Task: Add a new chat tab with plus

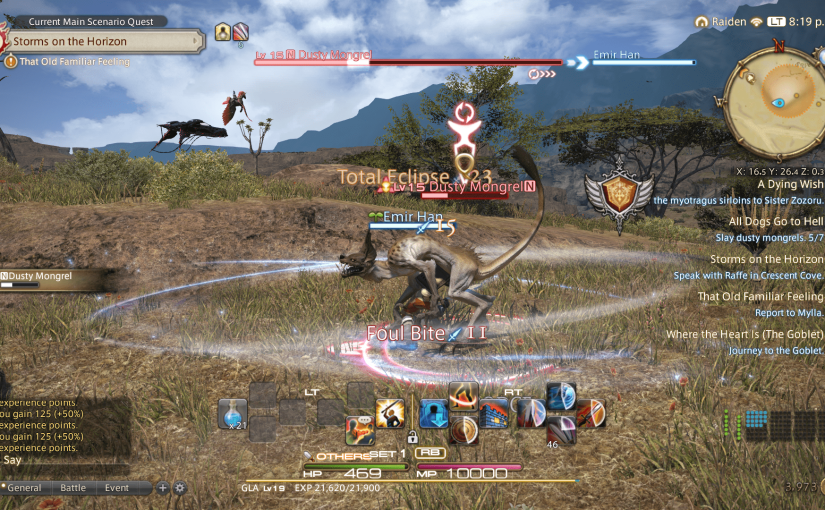Action: pyautogui.click(x=163, y=488)
